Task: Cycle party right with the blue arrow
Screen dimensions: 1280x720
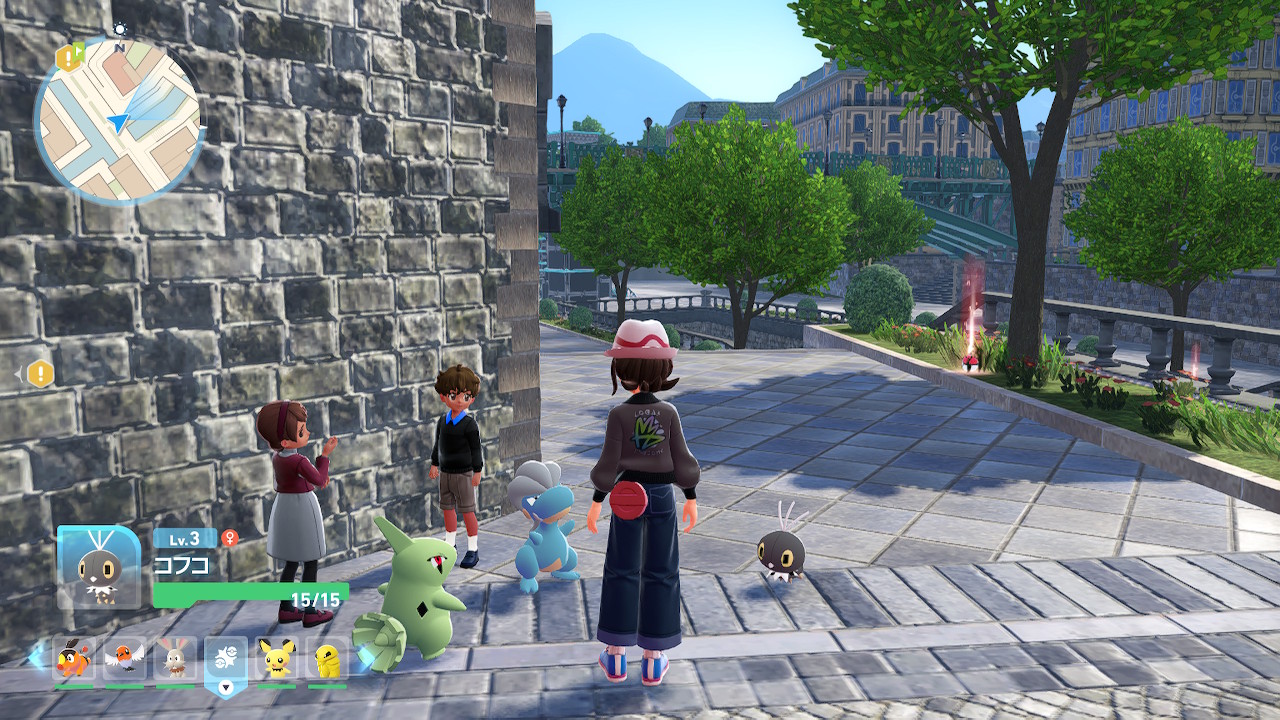Action: 365,657
